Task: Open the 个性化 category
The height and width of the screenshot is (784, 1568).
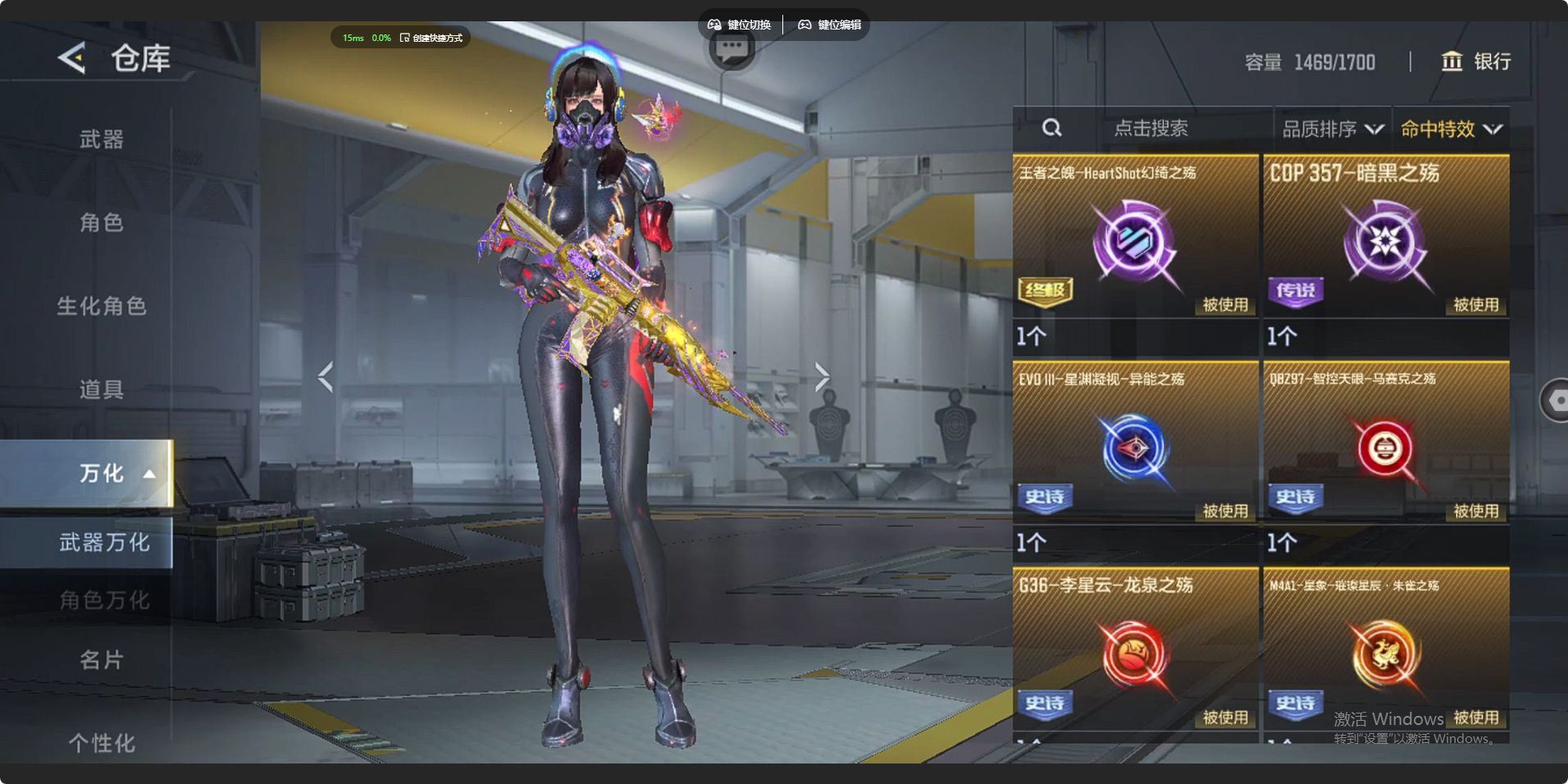Action: [x=102, y=743]
